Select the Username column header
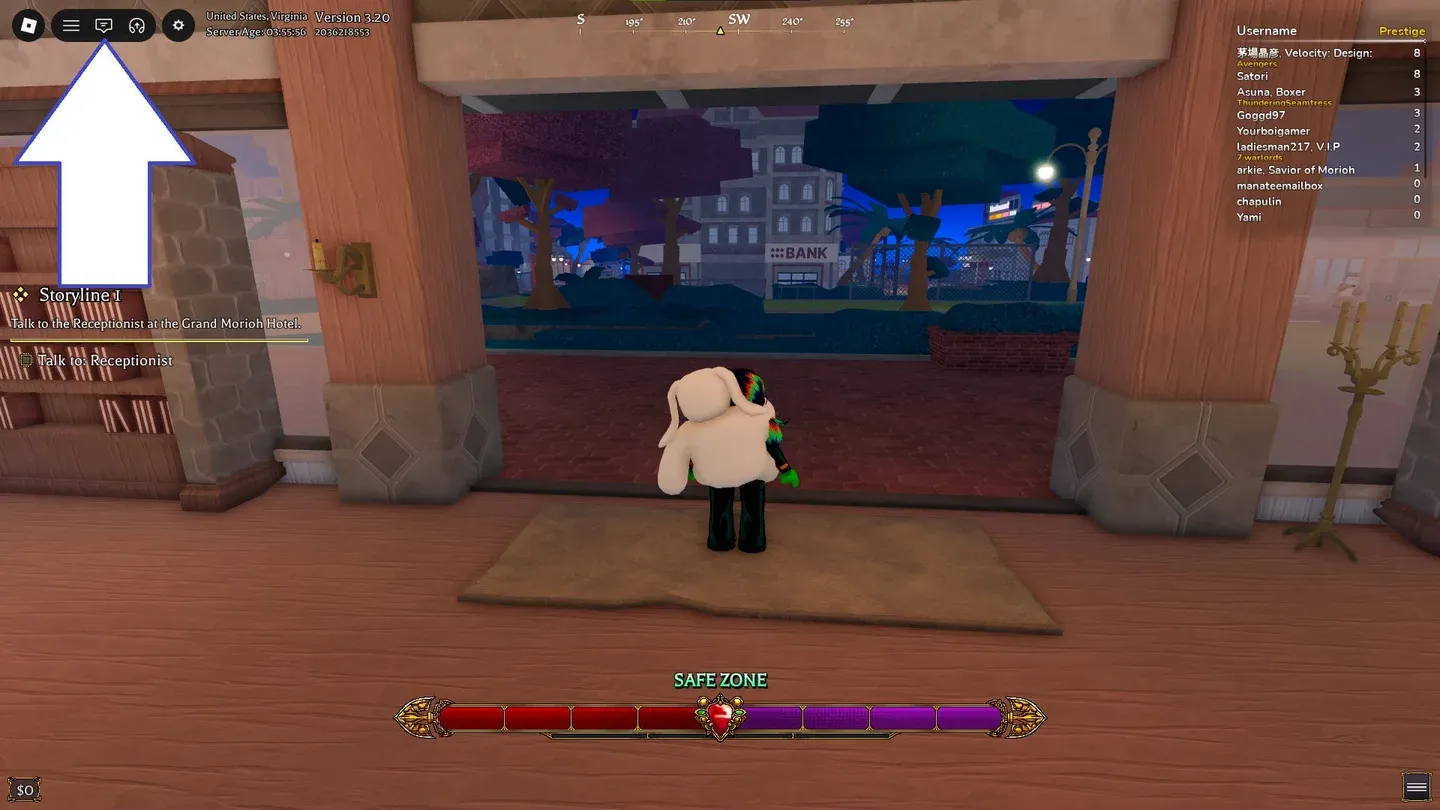The width and height of the screenshot is (1440, 810). point(1266,30)
